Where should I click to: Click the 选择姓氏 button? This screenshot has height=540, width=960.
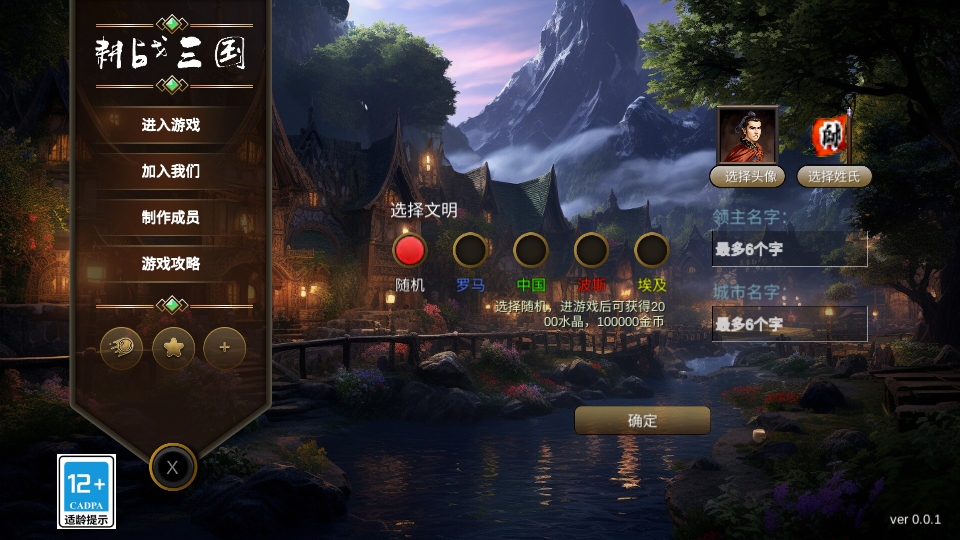coord(834,177)
